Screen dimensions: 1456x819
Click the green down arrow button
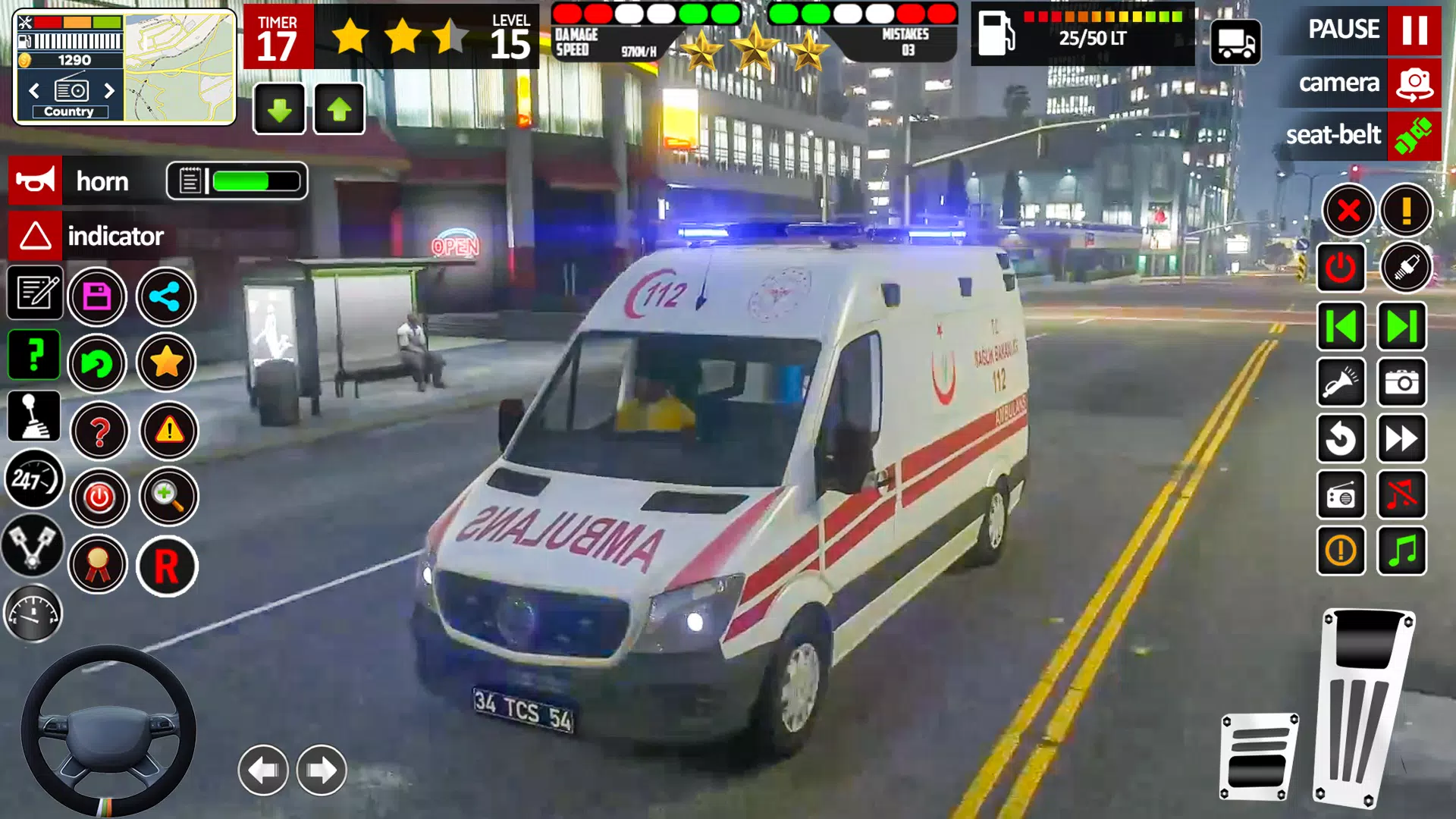click(x=279, y=110)
